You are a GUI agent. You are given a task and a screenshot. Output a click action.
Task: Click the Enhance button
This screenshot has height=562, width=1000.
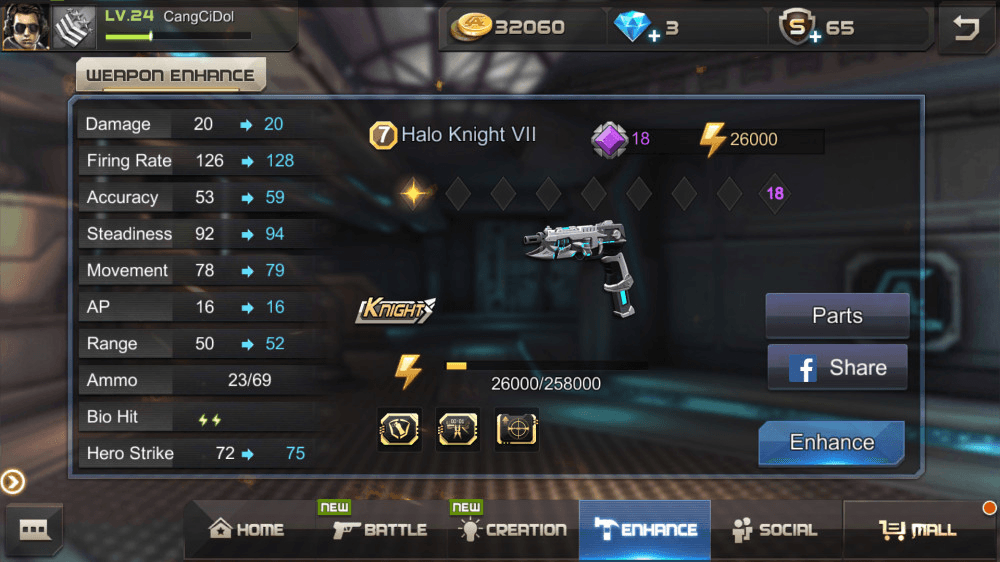point(831,443)
